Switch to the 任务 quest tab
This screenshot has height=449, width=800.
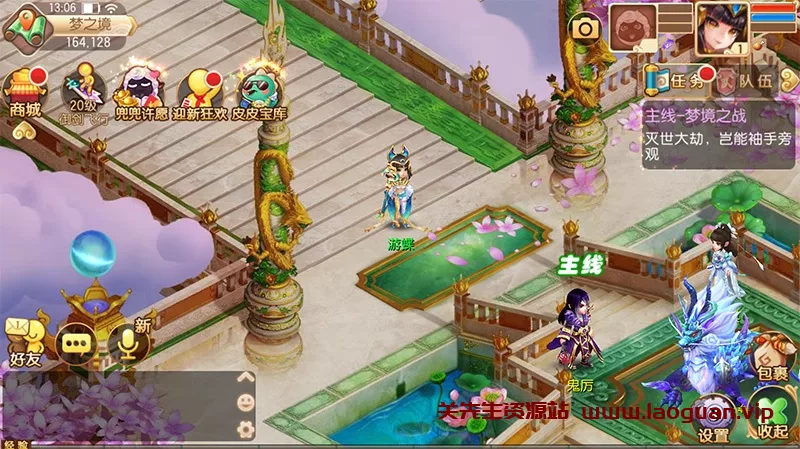(x=675, y=80)
